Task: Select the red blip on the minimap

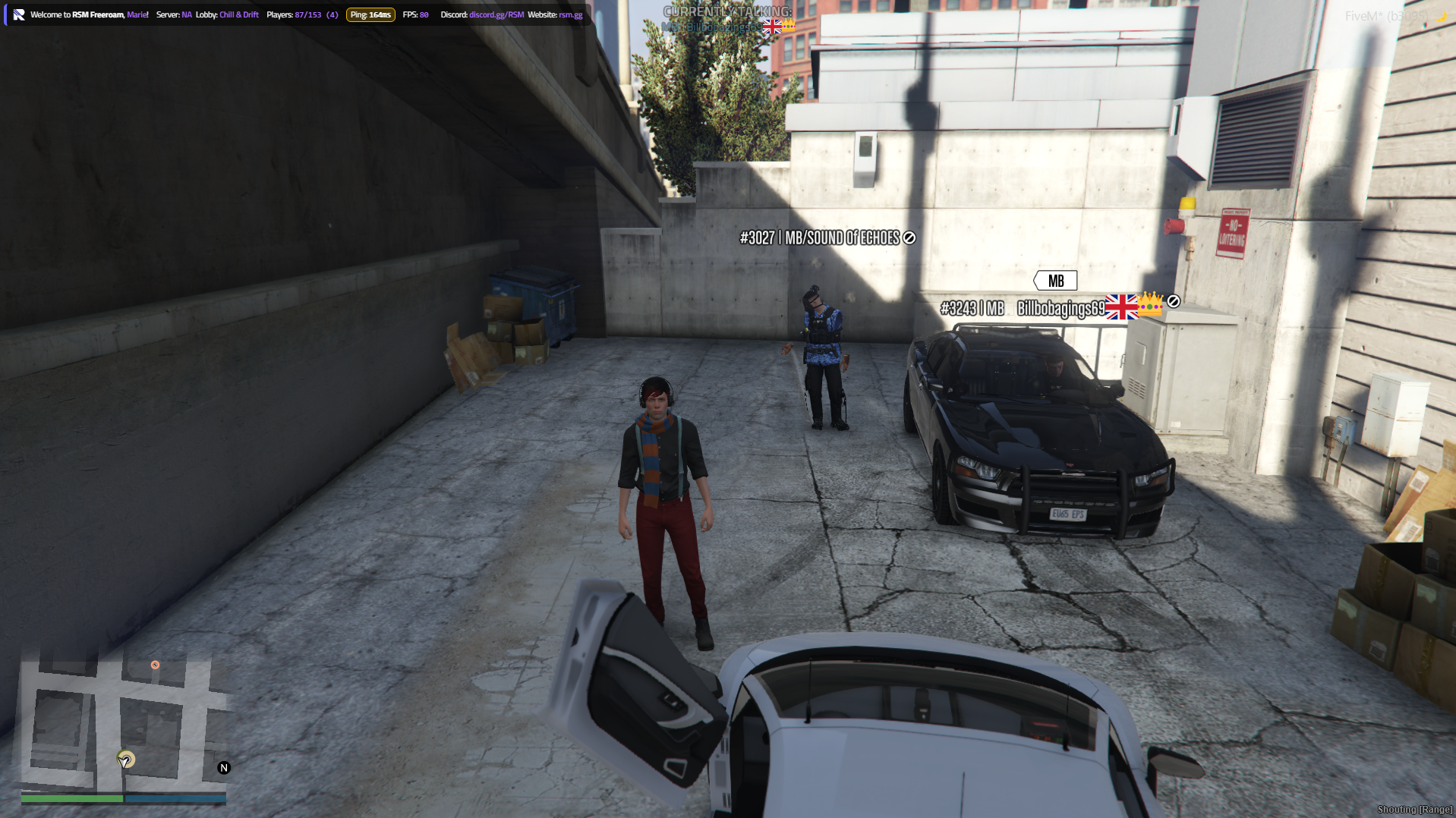Action: click(155, 665)
